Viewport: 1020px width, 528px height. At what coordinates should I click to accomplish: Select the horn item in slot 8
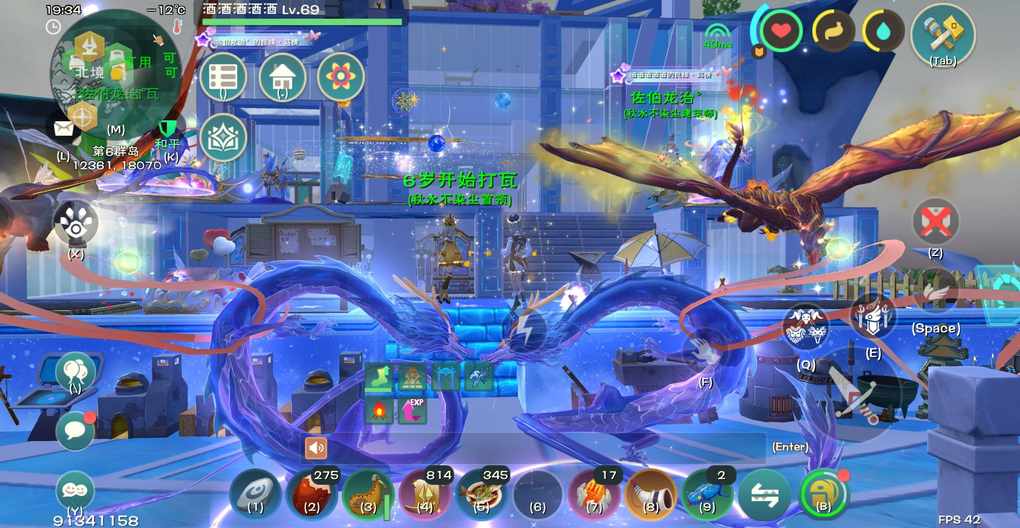652,494
